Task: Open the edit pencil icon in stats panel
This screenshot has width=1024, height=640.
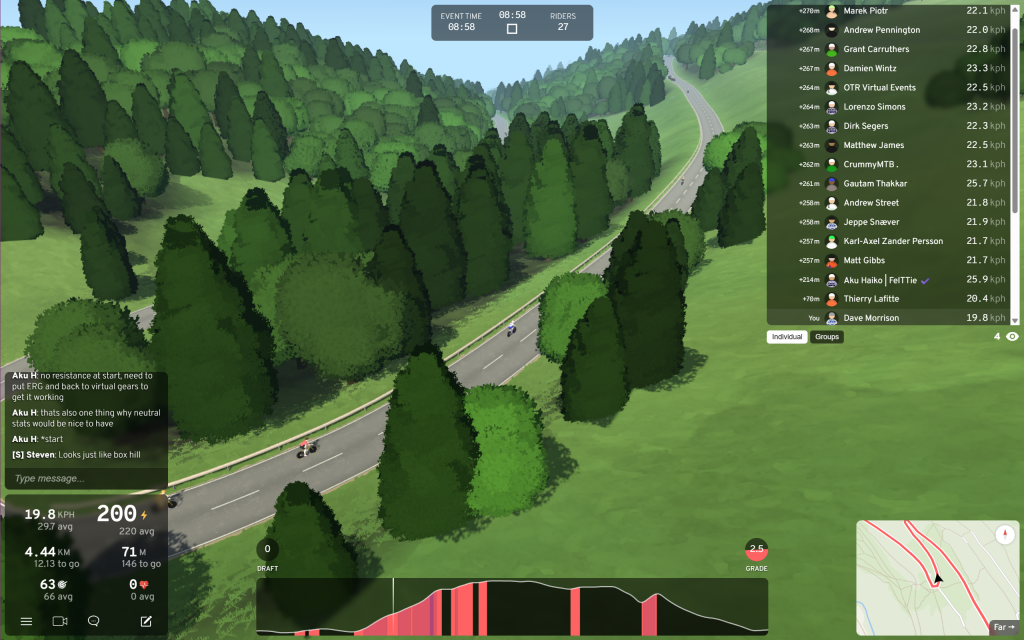Action: pos(146,621)
